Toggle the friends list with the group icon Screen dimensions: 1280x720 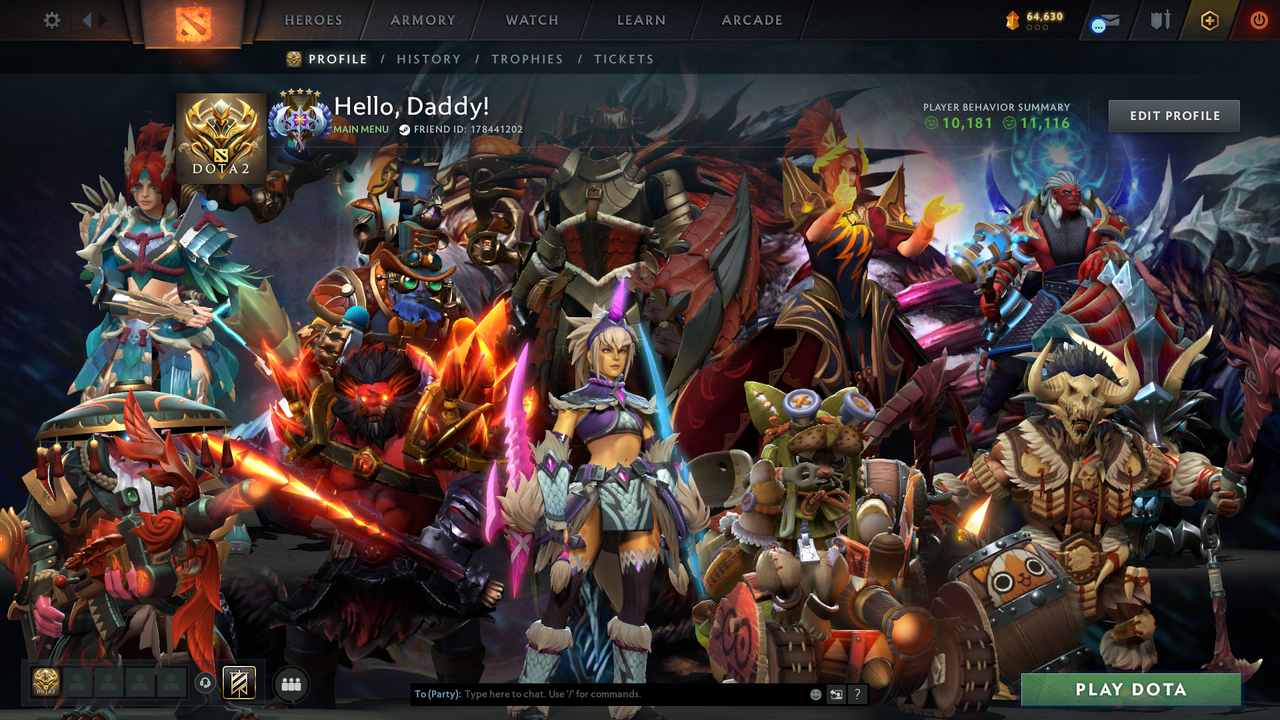tap(289, 684)
